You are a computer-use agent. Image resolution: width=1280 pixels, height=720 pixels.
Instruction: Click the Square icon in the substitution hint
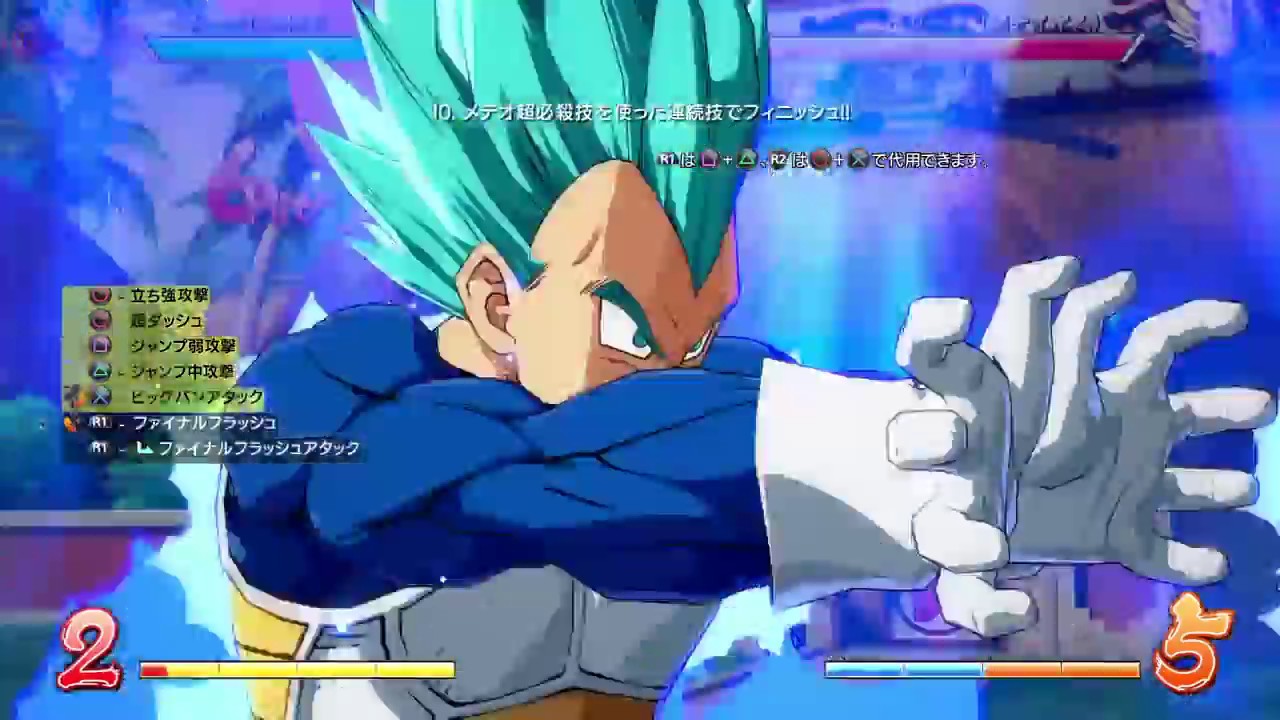click(x=709, y=158)
